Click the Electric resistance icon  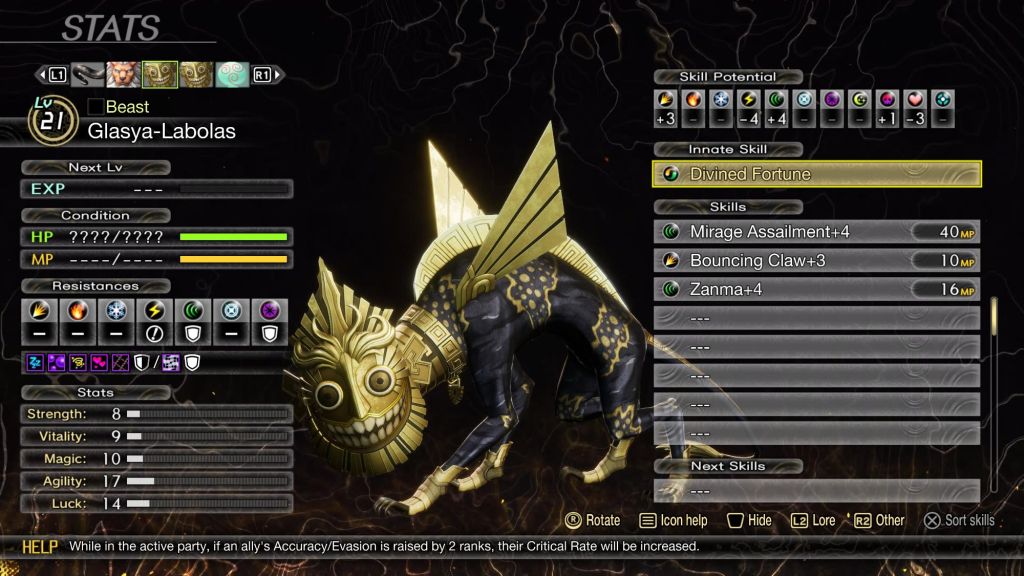click(157, 310)
